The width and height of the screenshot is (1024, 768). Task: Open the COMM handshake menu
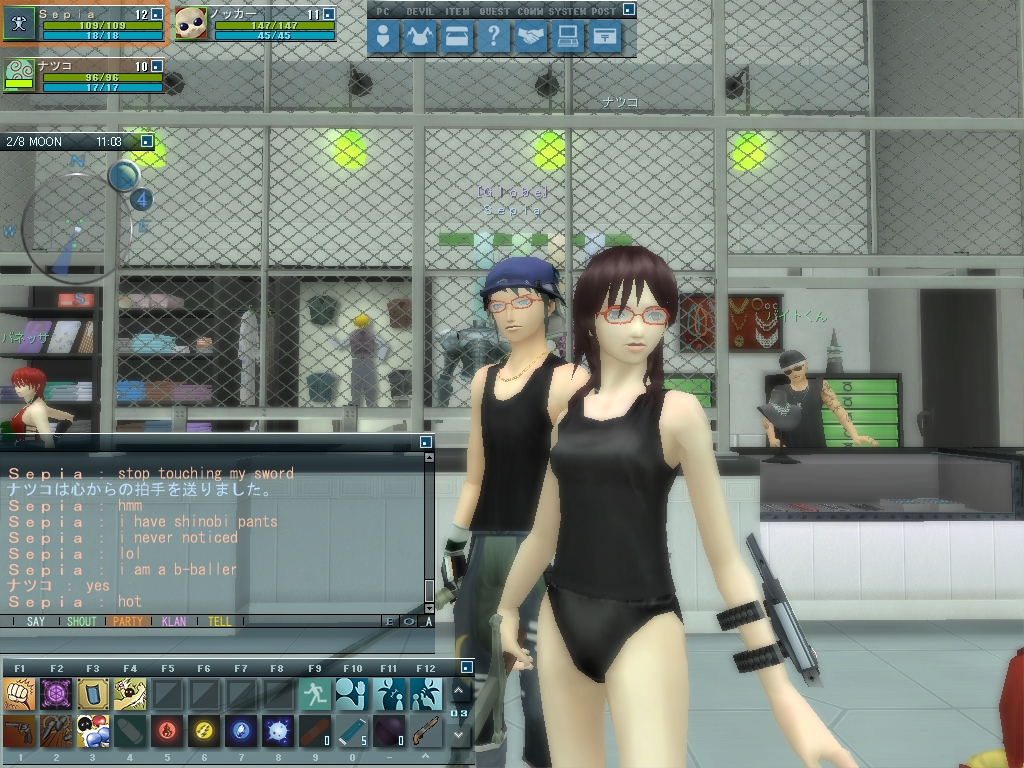coord(531,38)
